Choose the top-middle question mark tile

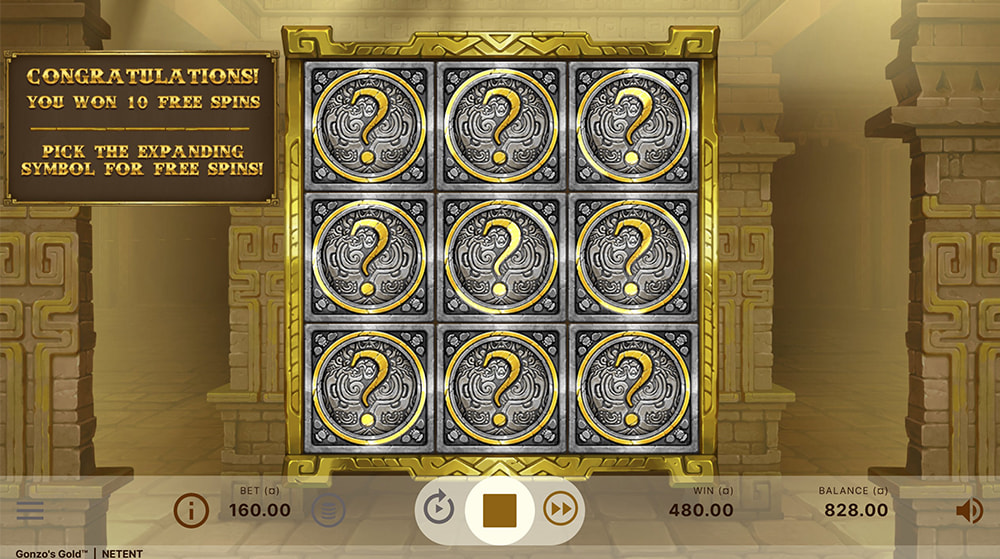tap(500, 124)
